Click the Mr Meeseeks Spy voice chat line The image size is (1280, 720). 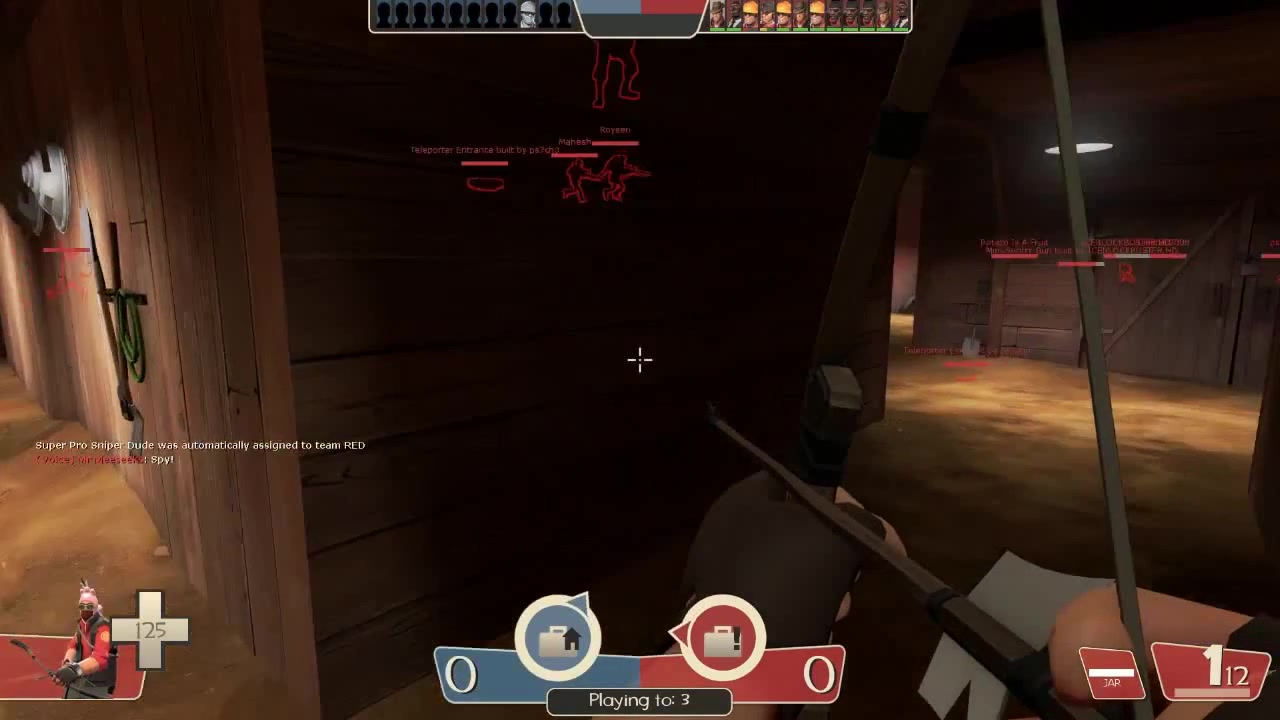point(102,459)
